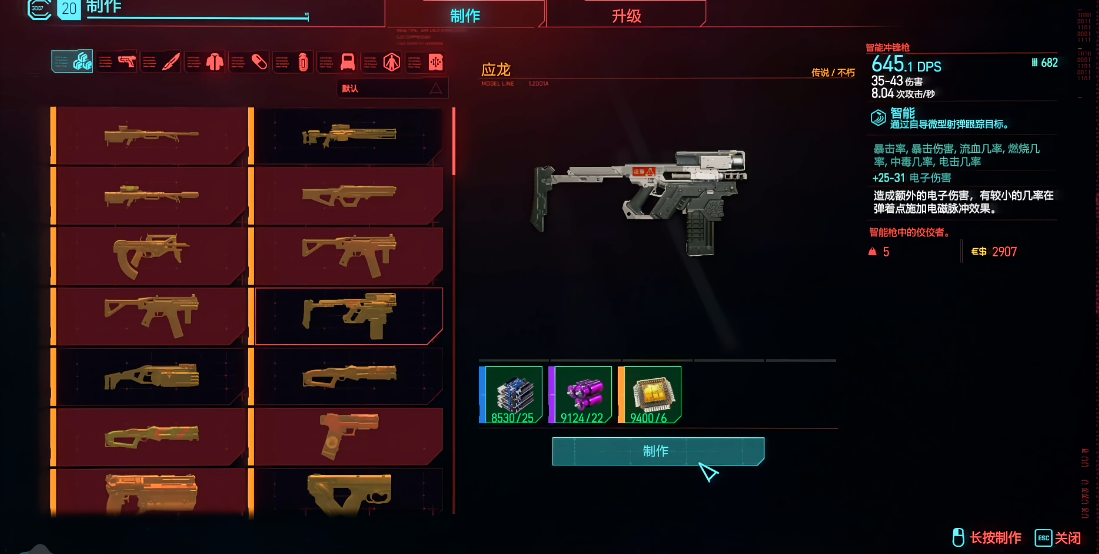
Task: Show all crafting categories filter
Action: click(72, 62)
